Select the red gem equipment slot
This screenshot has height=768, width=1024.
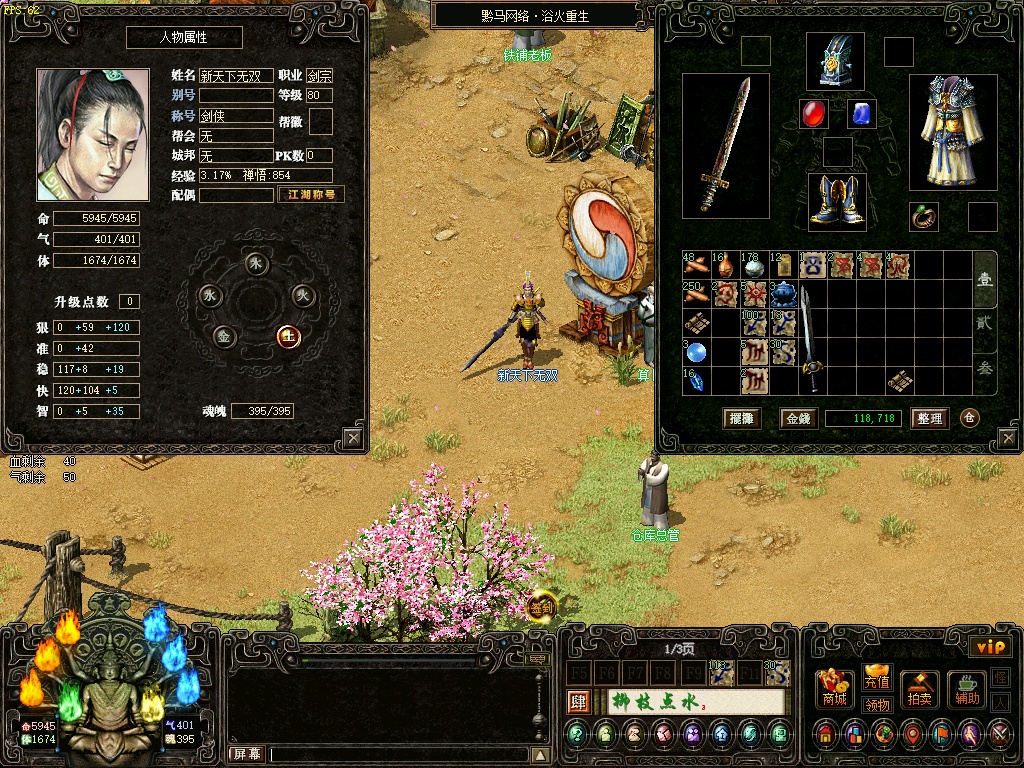814,114
